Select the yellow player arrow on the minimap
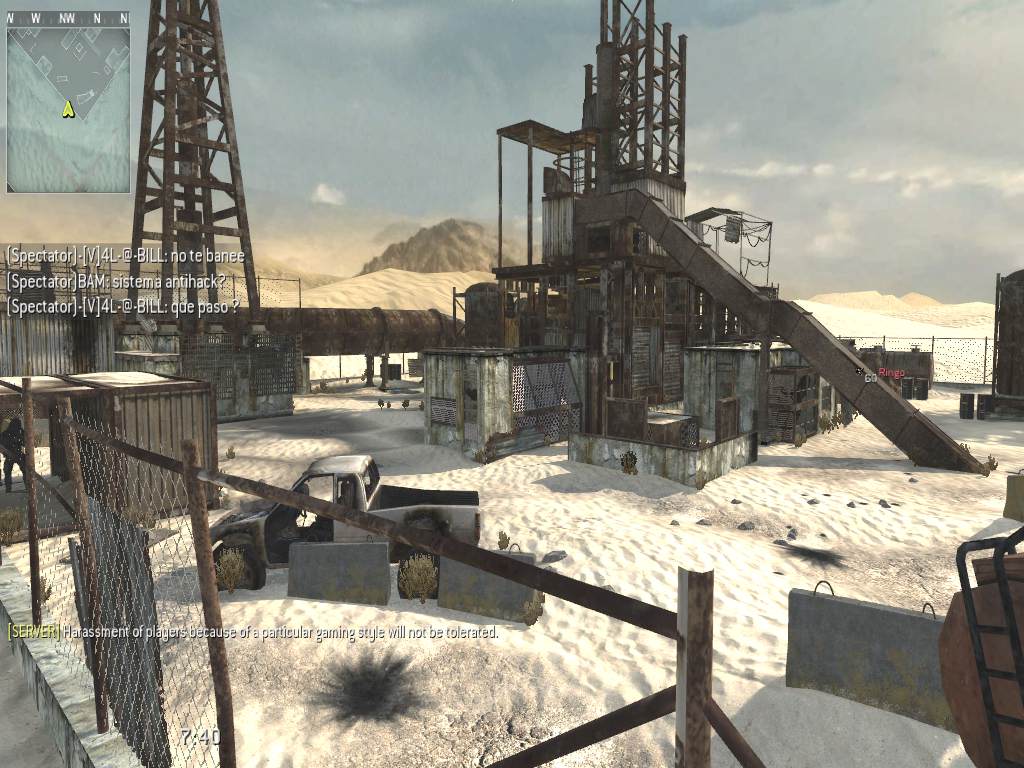Screen dimensions: 1024x768 point(68,109)
